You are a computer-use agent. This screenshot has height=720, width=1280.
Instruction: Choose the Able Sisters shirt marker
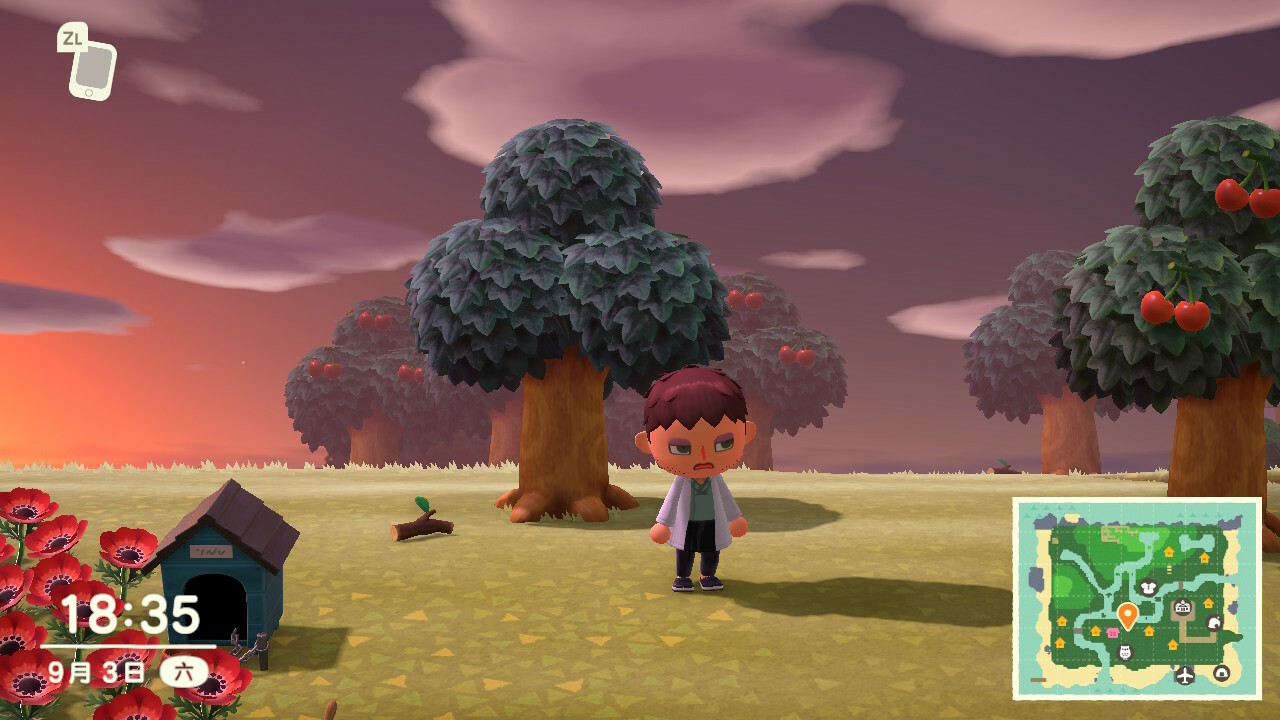tap(1147, 588)
